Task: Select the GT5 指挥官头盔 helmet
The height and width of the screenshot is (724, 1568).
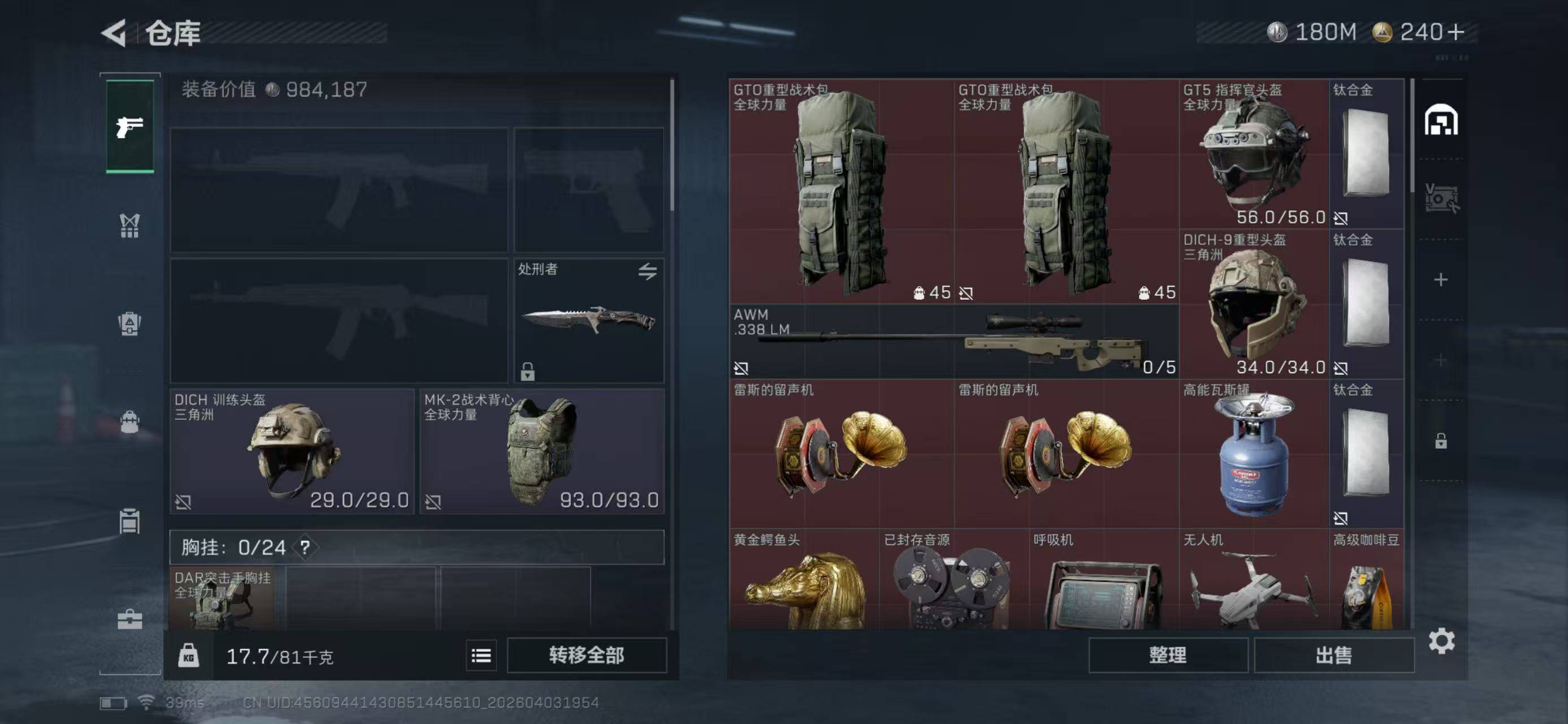Action: tap(1253, 153)
